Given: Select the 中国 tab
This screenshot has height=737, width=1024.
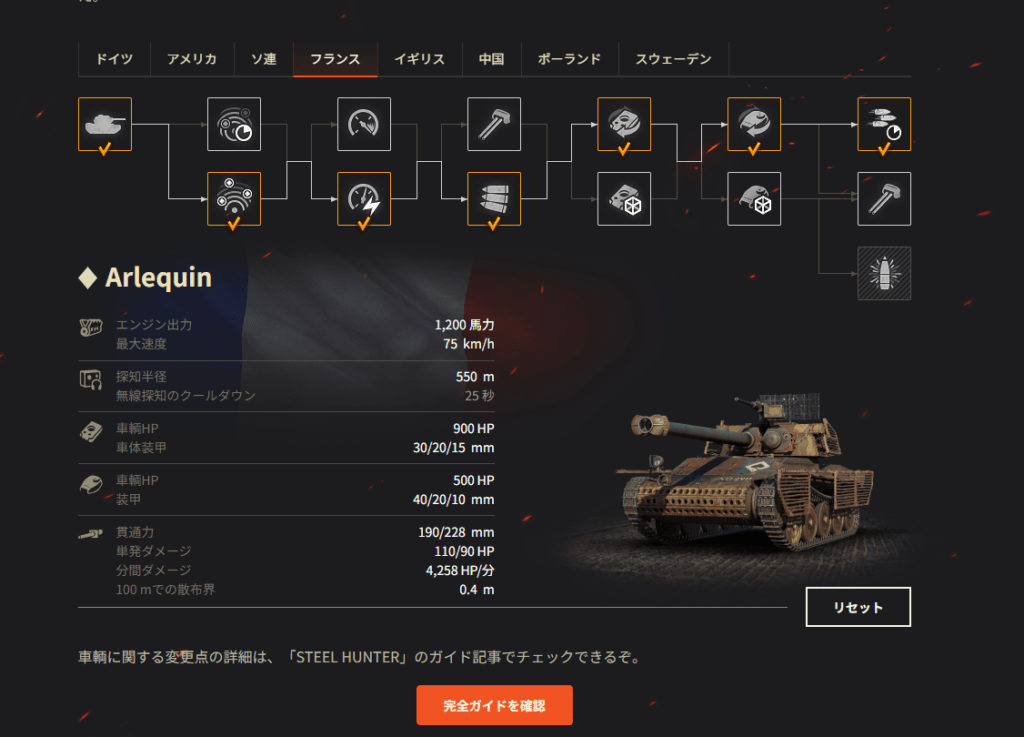Looking at the screenshot, I should [x=490, y=59].
